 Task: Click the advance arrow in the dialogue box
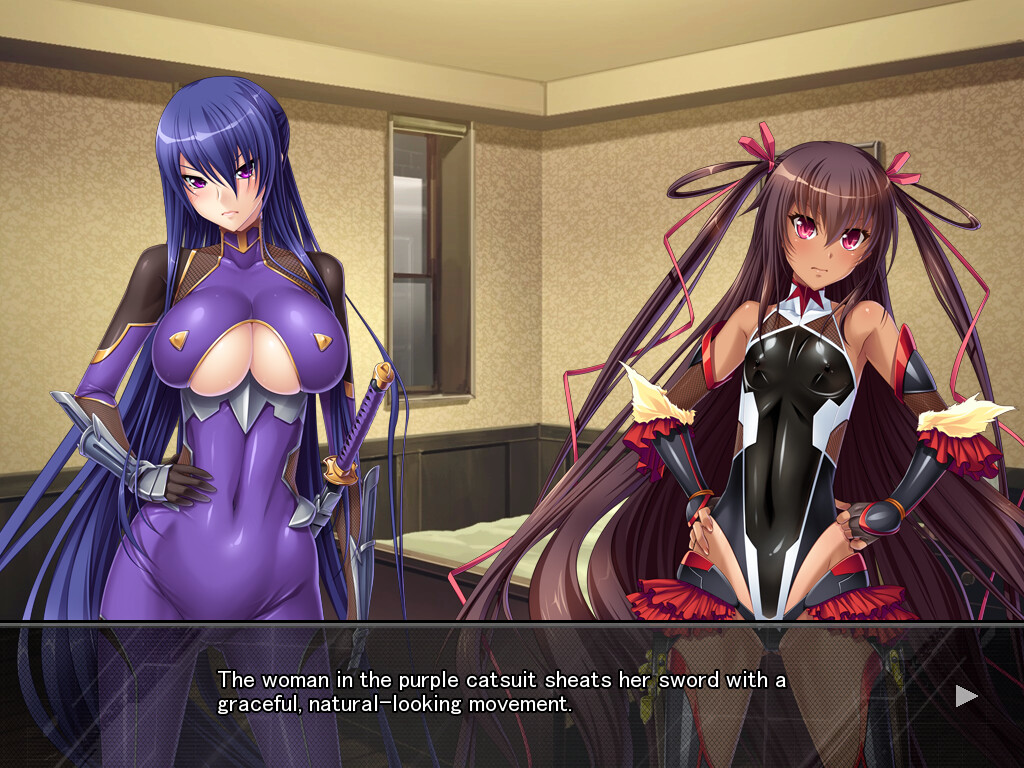pos(966,696)
